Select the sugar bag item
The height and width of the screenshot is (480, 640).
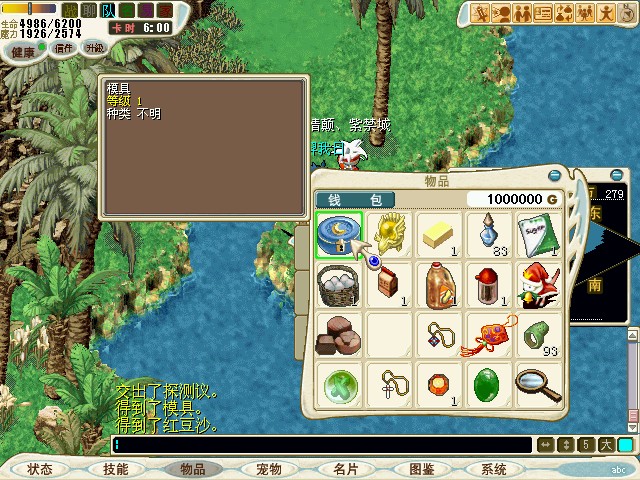(539, 234)
